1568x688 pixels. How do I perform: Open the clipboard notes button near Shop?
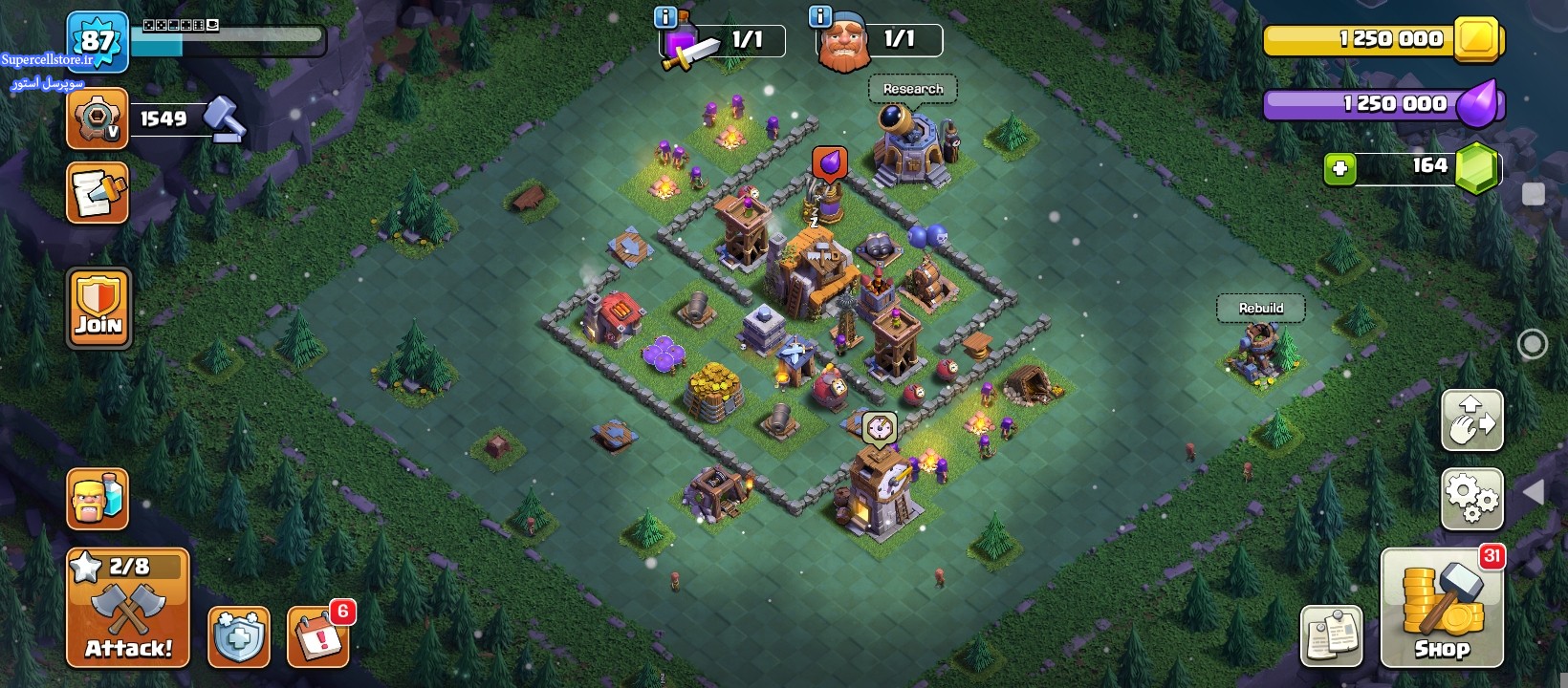(1331, 635)
